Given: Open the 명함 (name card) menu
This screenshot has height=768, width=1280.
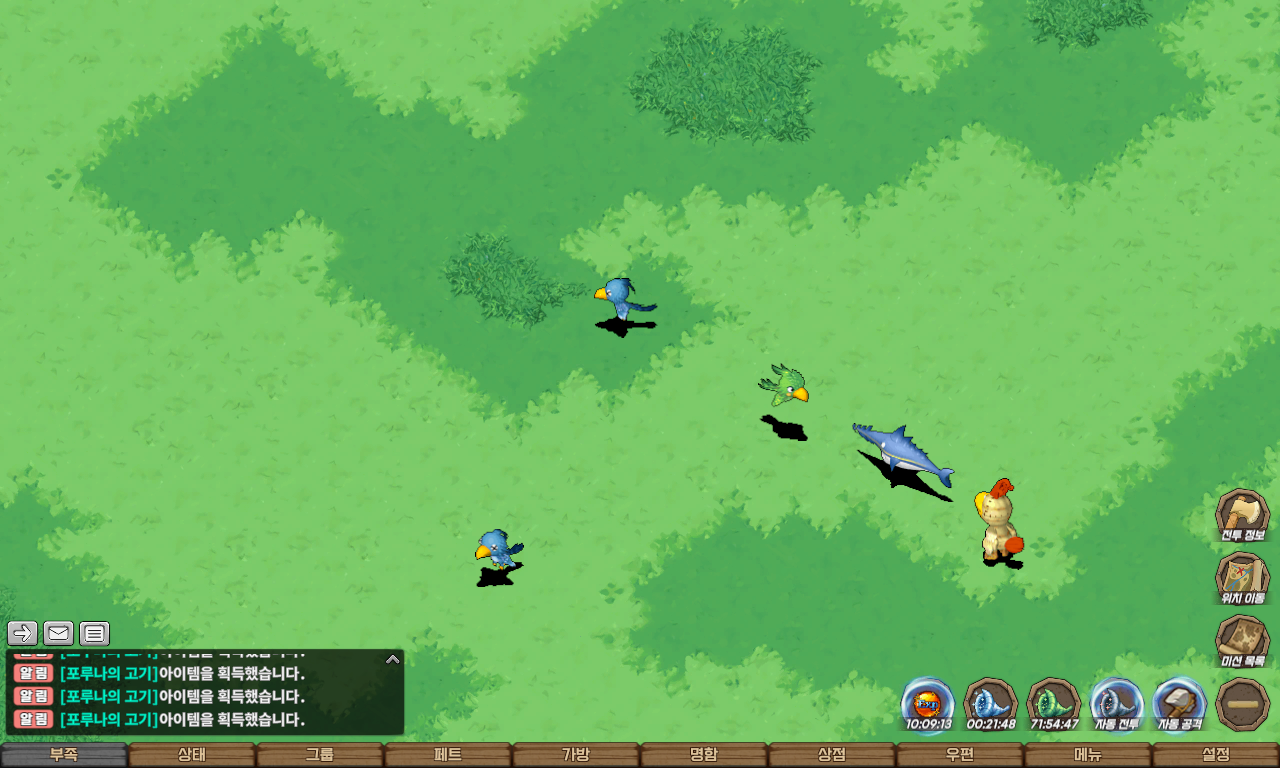Looking at the screenshot, I should tap(704, 755).
